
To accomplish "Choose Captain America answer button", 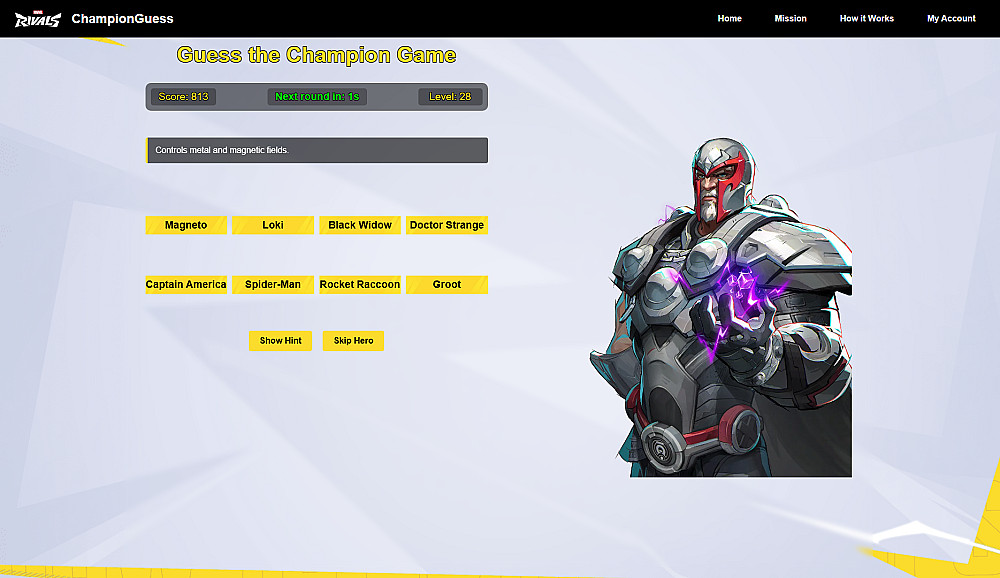I will 186,285.
